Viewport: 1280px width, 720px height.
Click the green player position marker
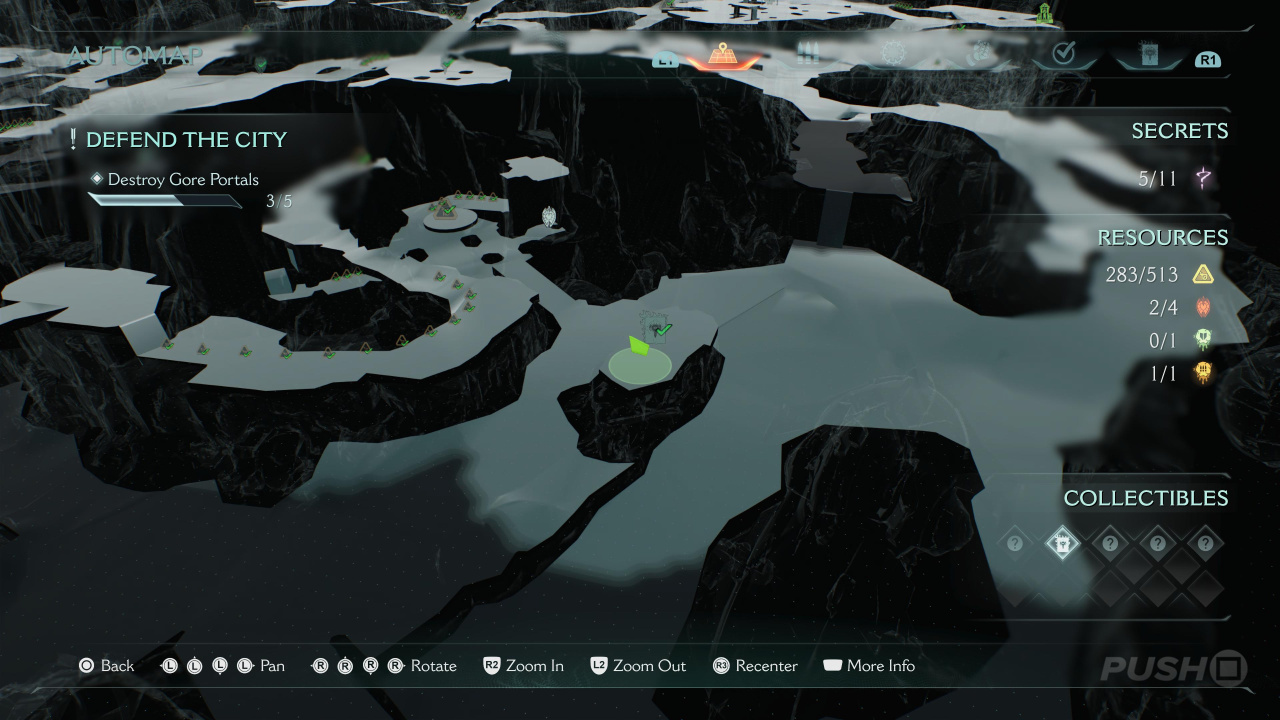(x=639, y=346)
